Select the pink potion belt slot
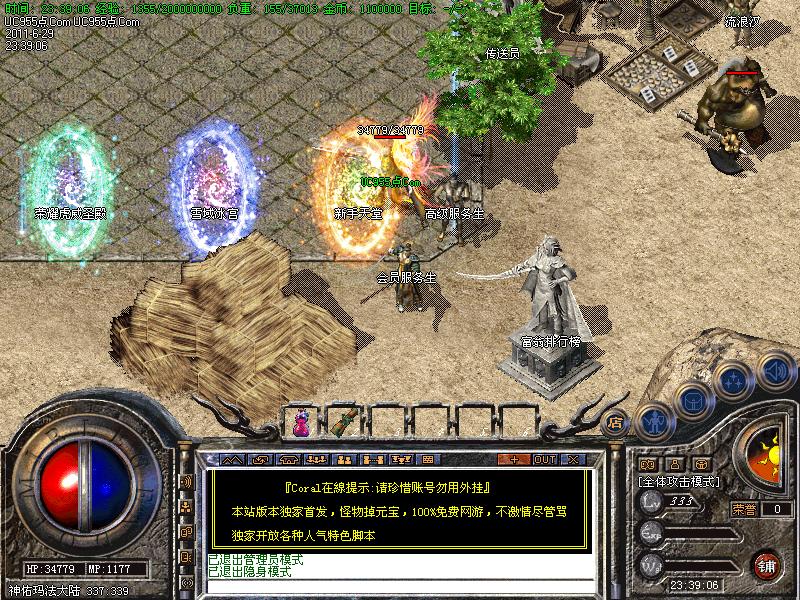The image size is (800, 600). tap(301, 422)
